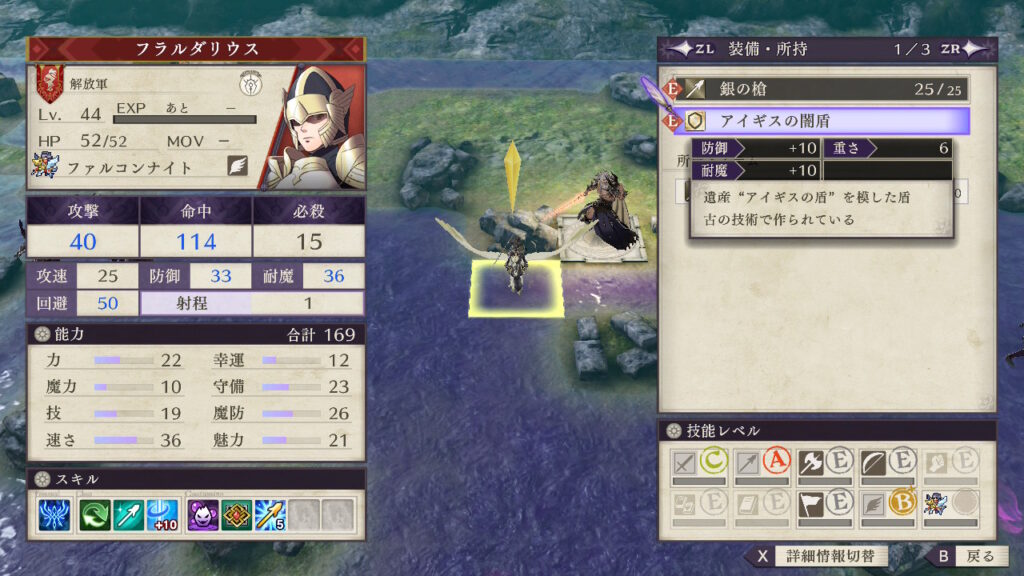Choose the アイギスの闇盾 shield entry

821,121
